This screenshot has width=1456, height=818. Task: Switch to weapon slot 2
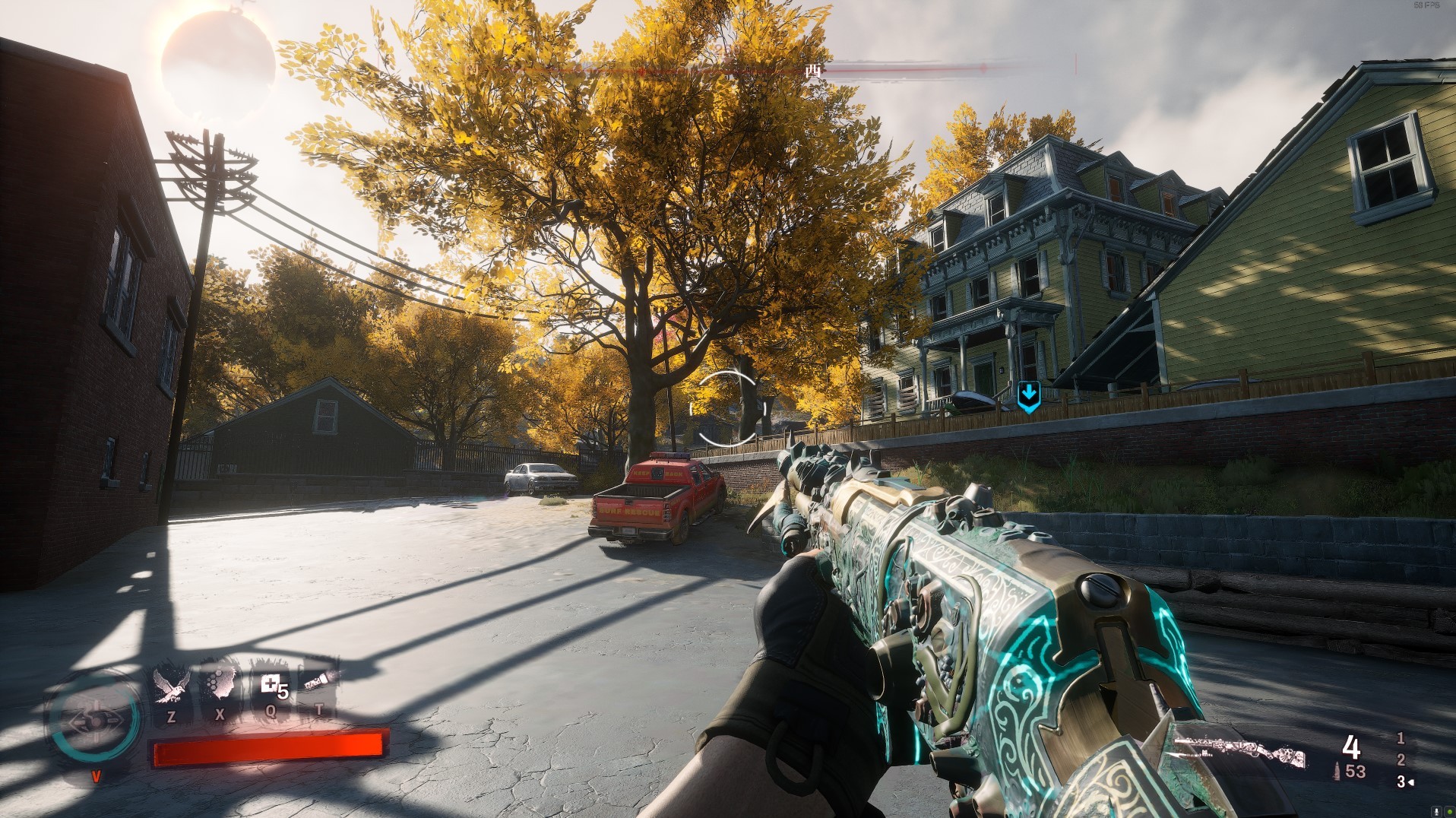[x=1401, y=759]
